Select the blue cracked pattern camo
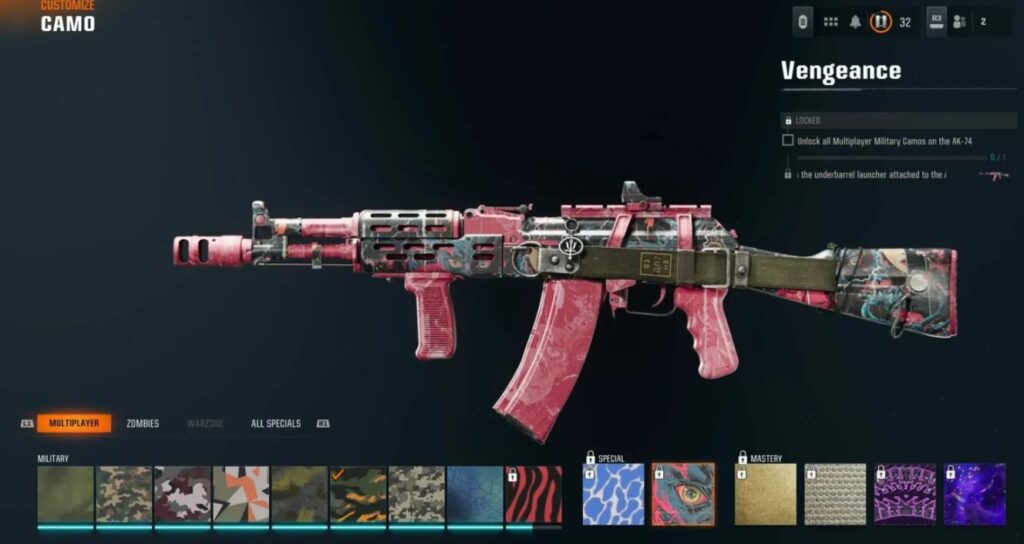Screen dimensions: 1024x544 coord(475,494)
